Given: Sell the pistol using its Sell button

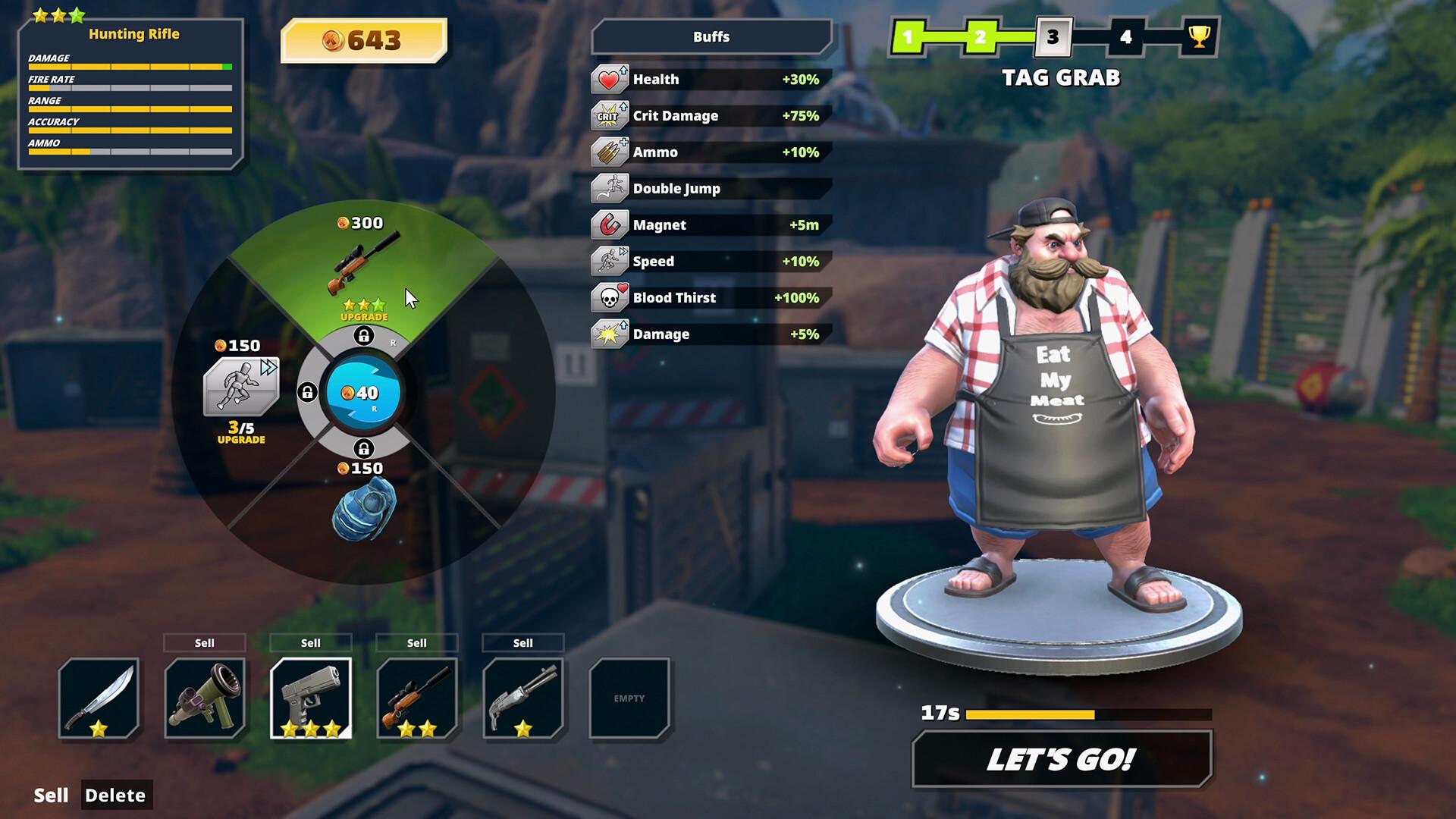Looking at the screenshot, I should (x=310, y=642).
